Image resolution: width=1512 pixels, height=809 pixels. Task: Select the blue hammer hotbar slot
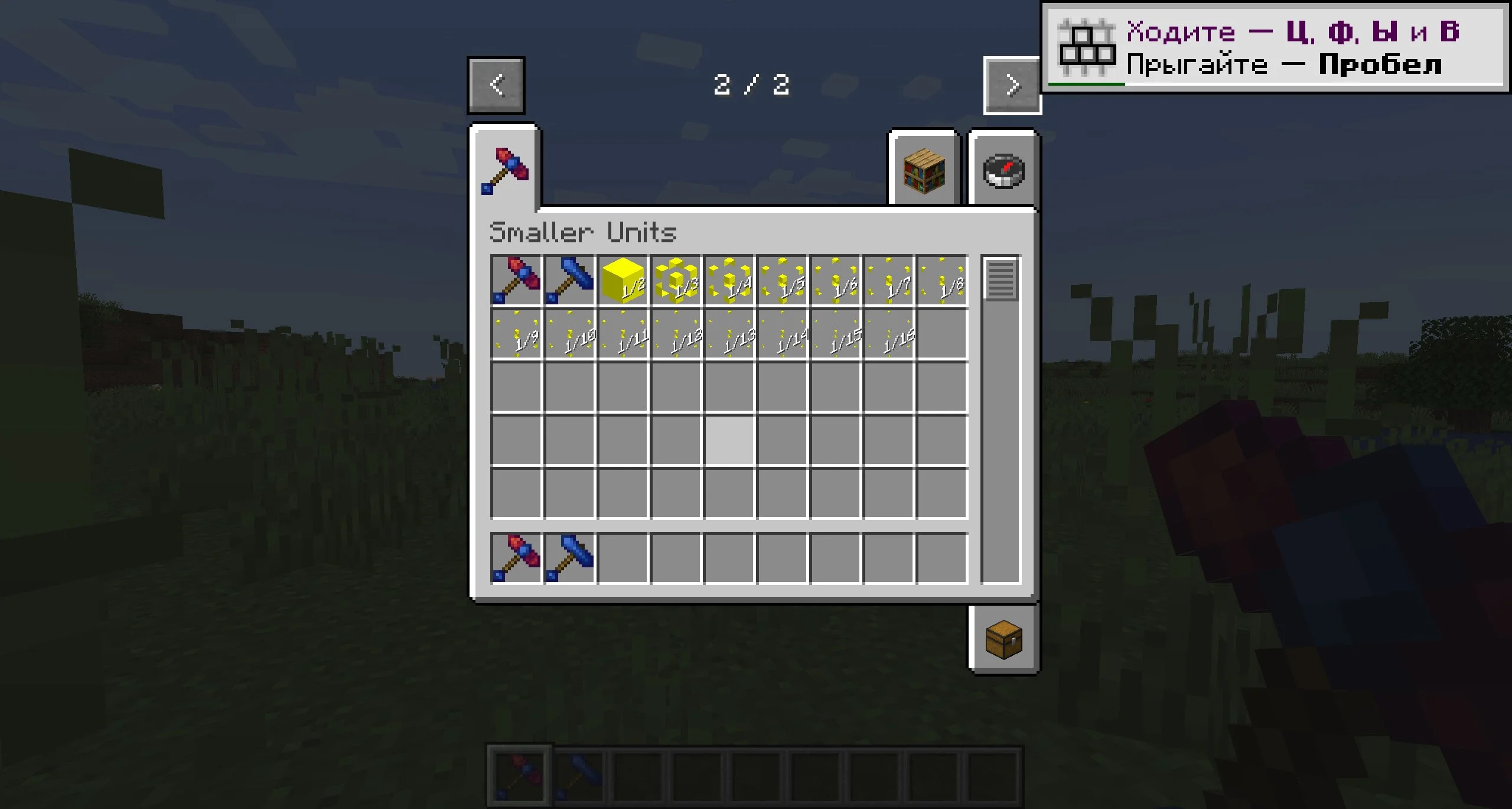(569, 558)
